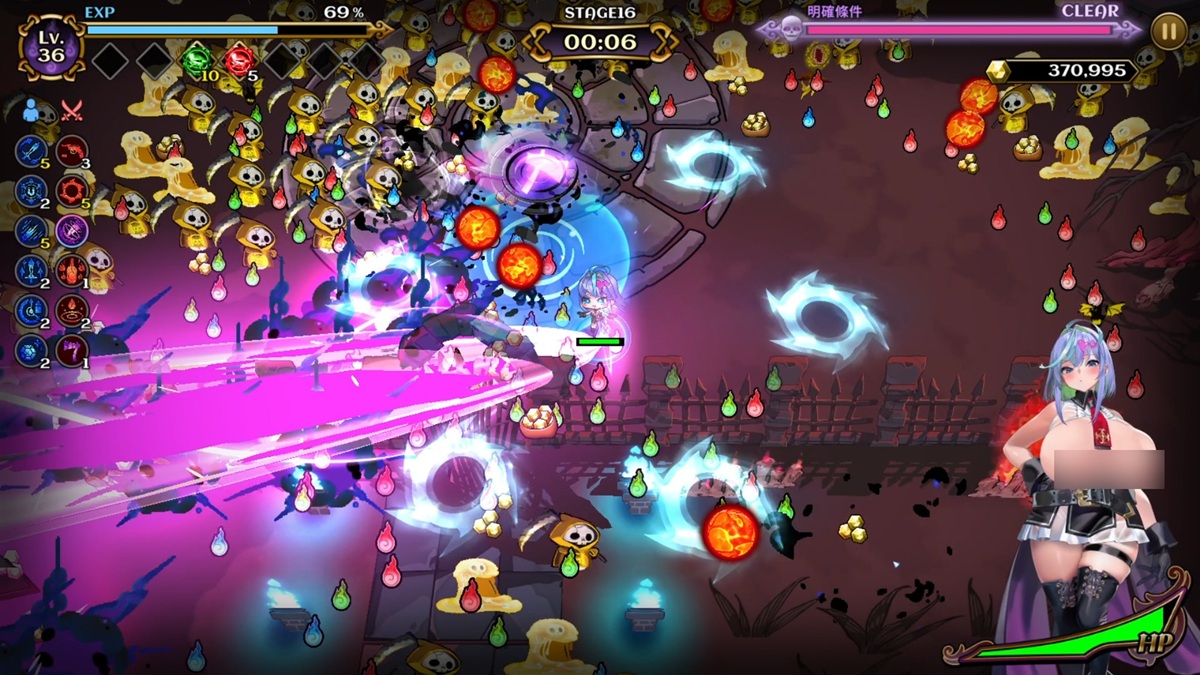
Task: Click the blue sword with arrows skill icon
Action: (31, 270)
